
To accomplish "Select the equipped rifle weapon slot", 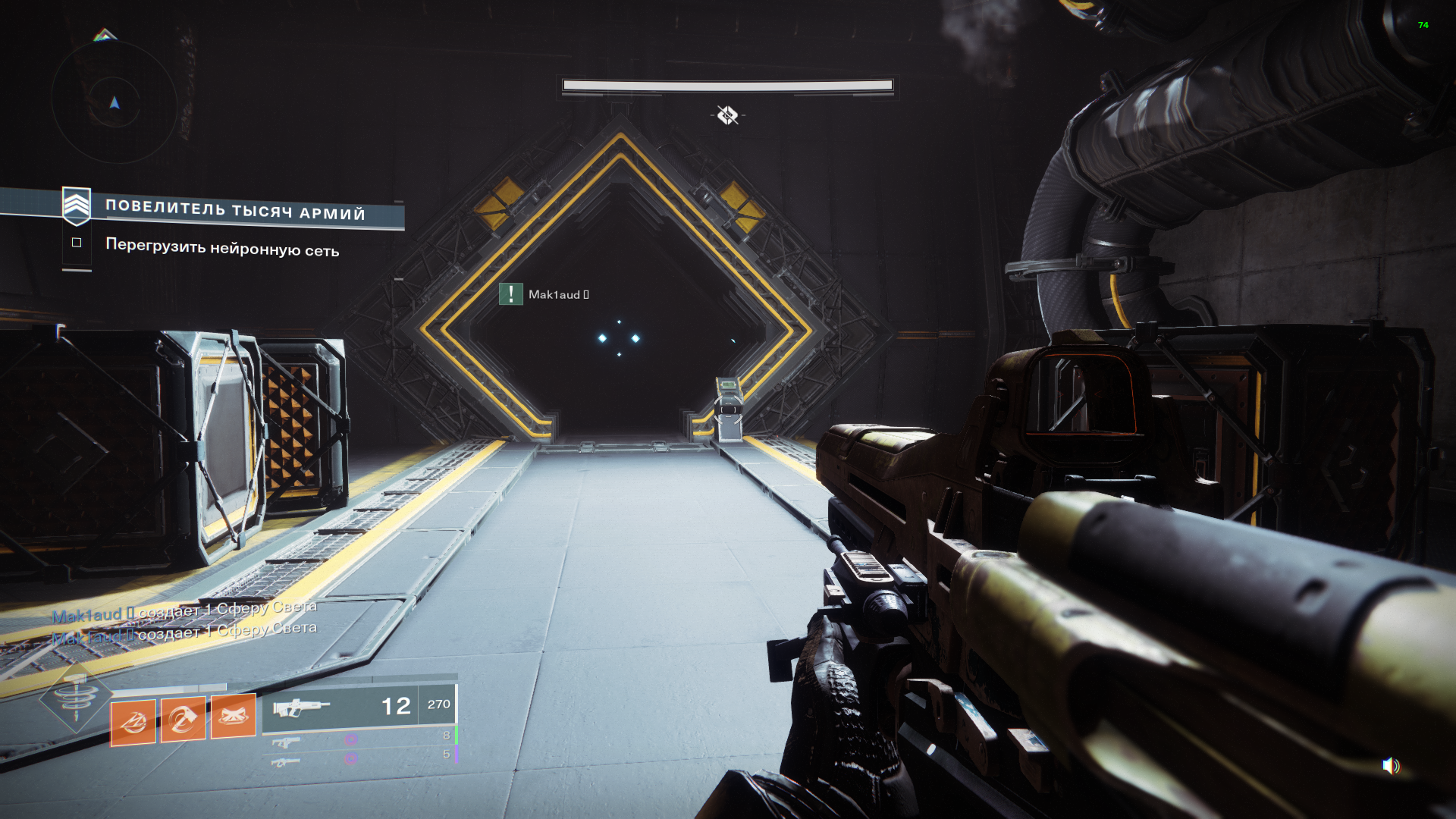I will click(359, 707).
